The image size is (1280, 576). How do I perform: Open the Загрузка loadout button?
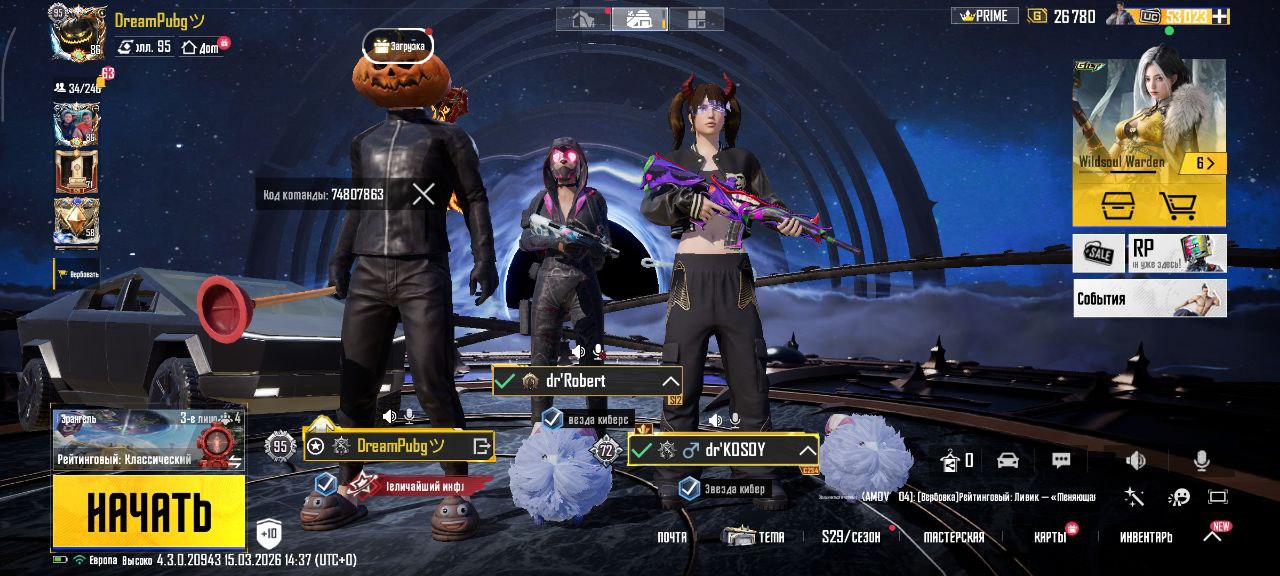click(398, 46)
